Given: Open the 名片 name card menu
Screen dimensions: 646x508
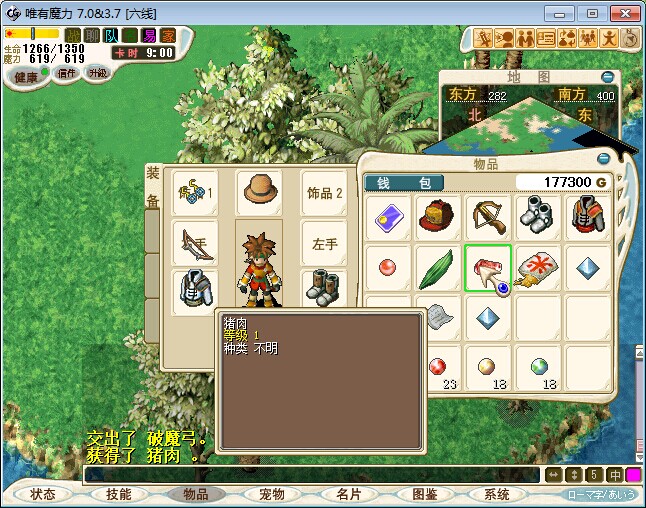Looking at the screenshot, I should coord(348,494).
